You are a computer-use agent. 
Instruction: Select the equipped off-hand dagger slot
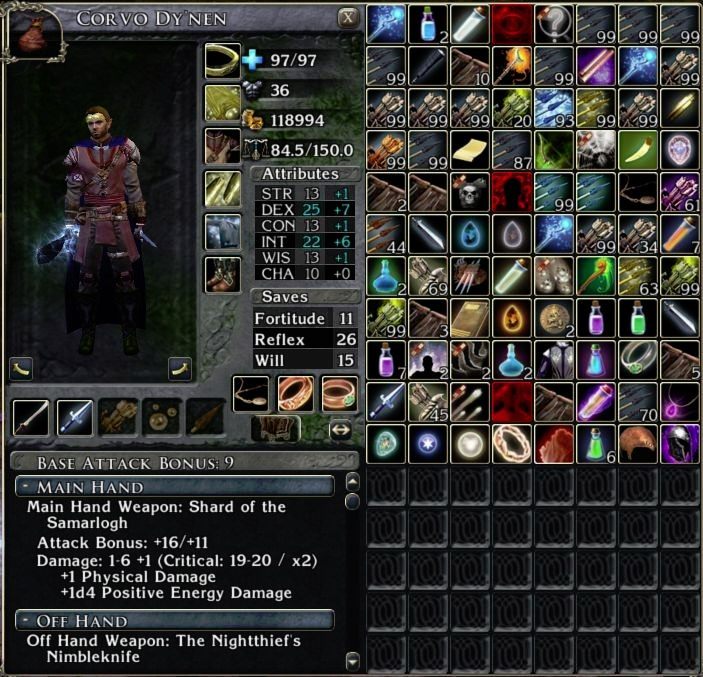75,415
